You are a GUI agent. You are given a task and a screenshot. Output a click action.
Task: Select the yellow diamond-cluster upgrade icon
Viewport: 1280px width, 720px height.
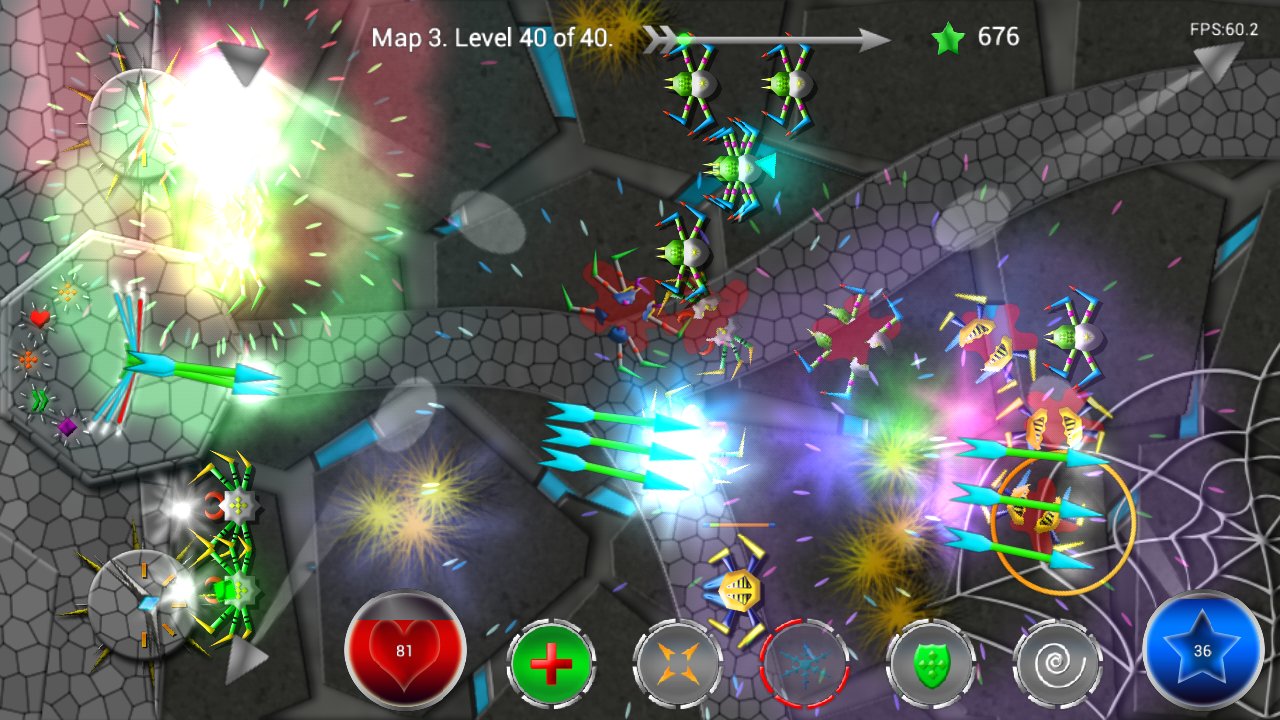coord(67,292)
